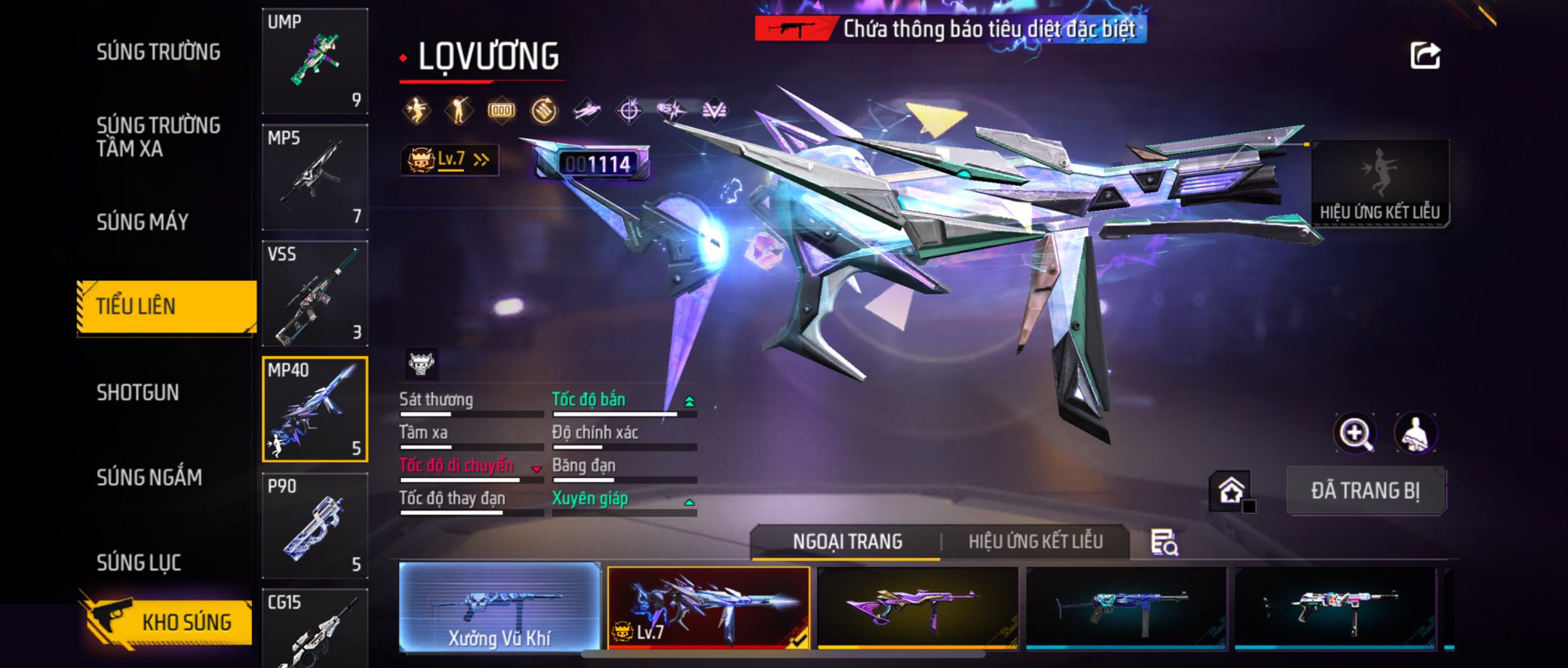Viewport: 1568px width, 668px height.
Task: Switch to the HIỆU ỨNG KẾT LIỄU tab
Action: tap(1035, 541)
